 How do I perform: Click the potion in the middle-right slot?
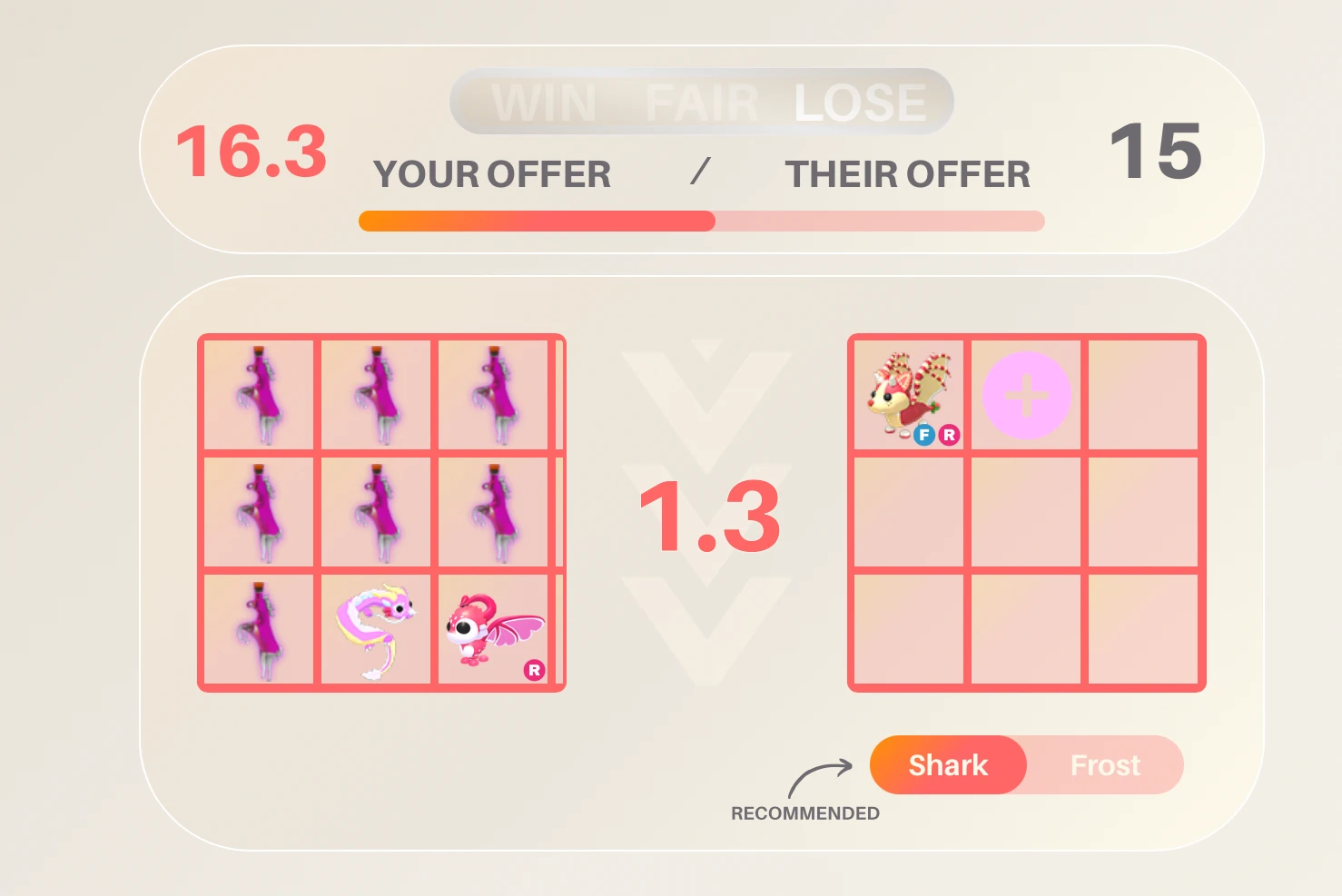click(x=495, y=511)
